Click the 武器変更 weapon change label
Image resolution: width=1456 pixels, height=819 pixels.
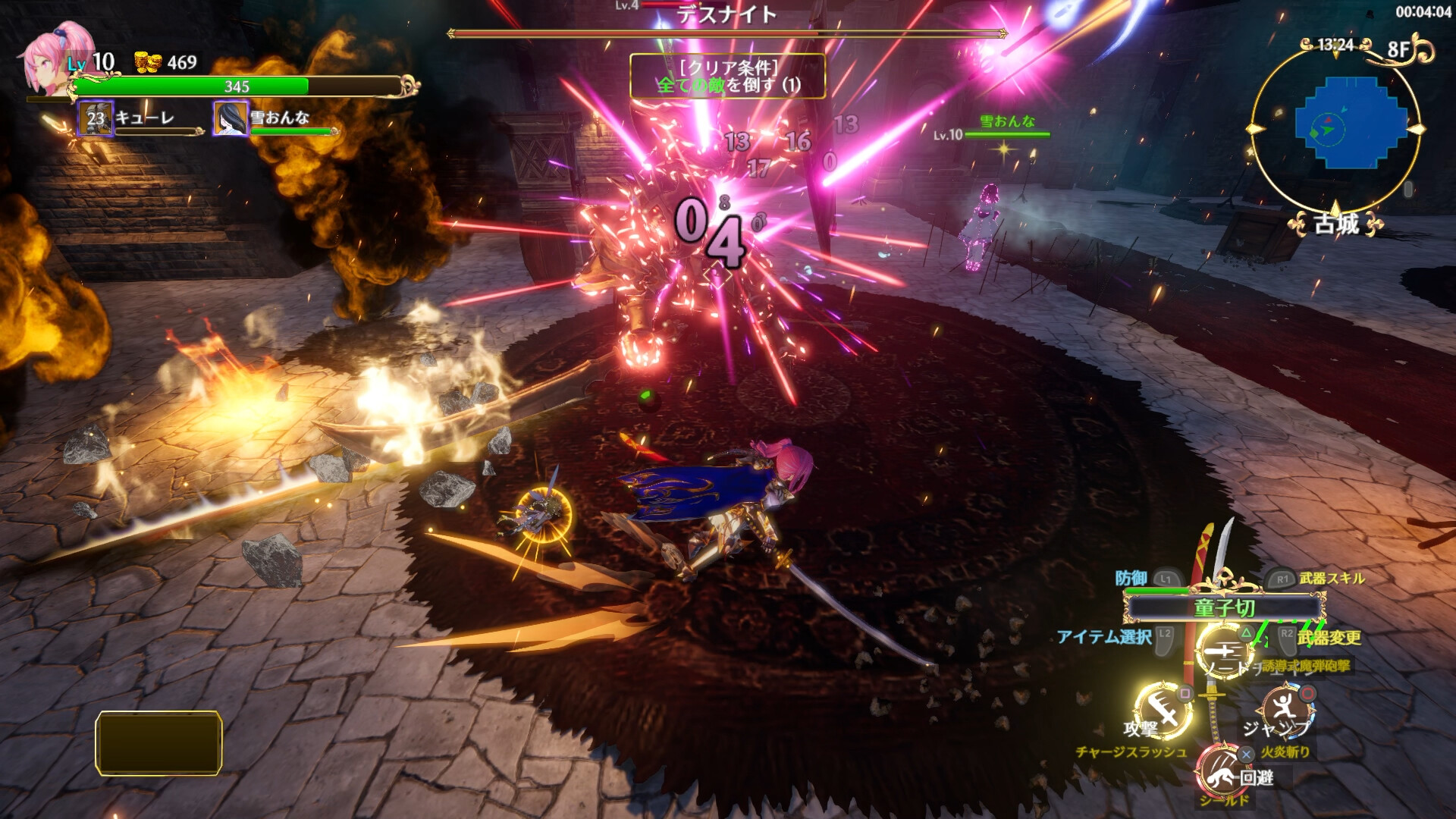click(1329, 638)
